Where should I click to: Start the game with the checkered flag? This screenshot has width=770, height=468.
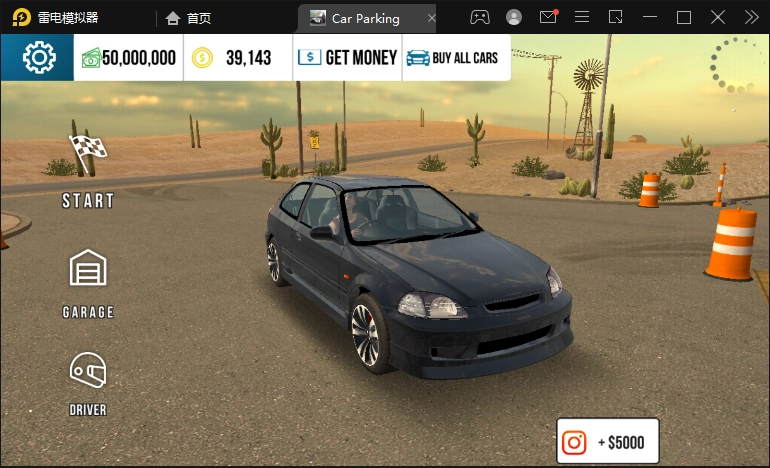coord(88,170)
